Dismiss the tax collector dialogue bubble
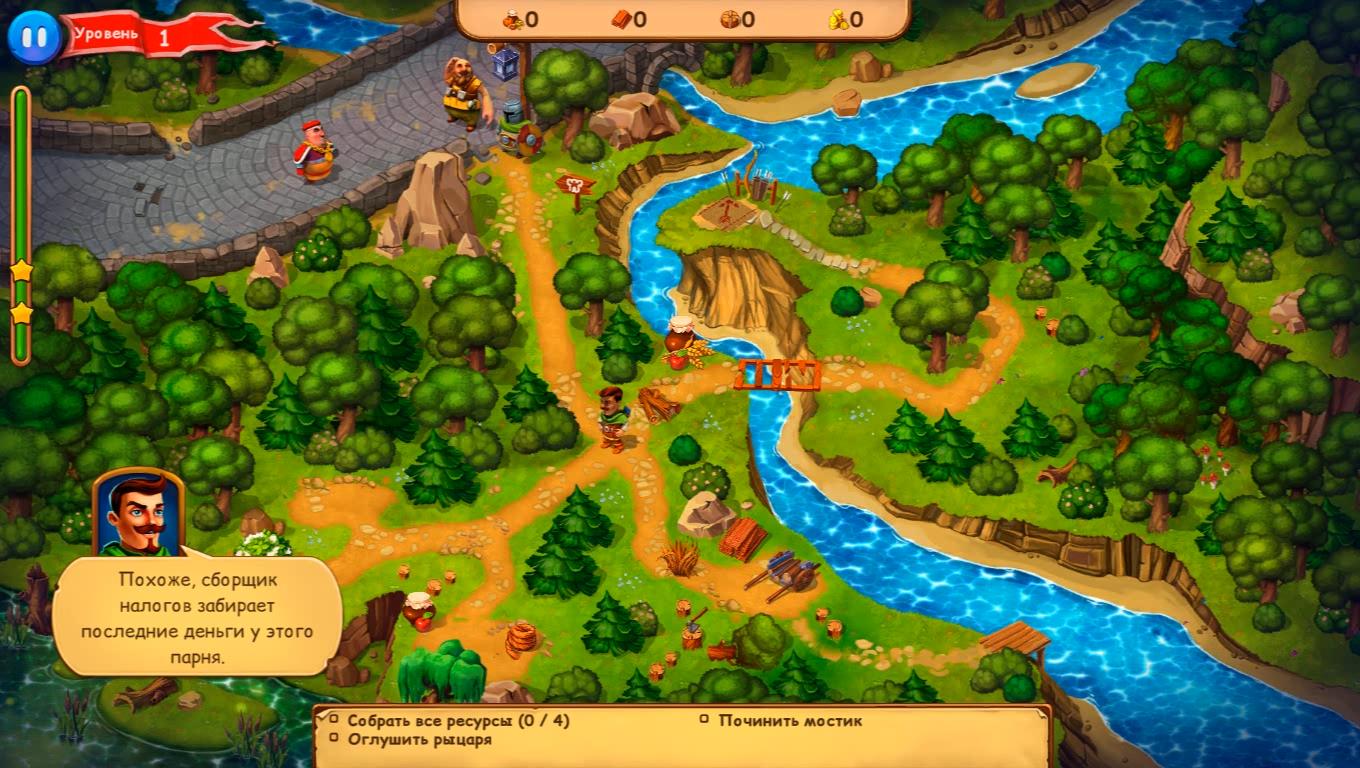 click(197, 615)
